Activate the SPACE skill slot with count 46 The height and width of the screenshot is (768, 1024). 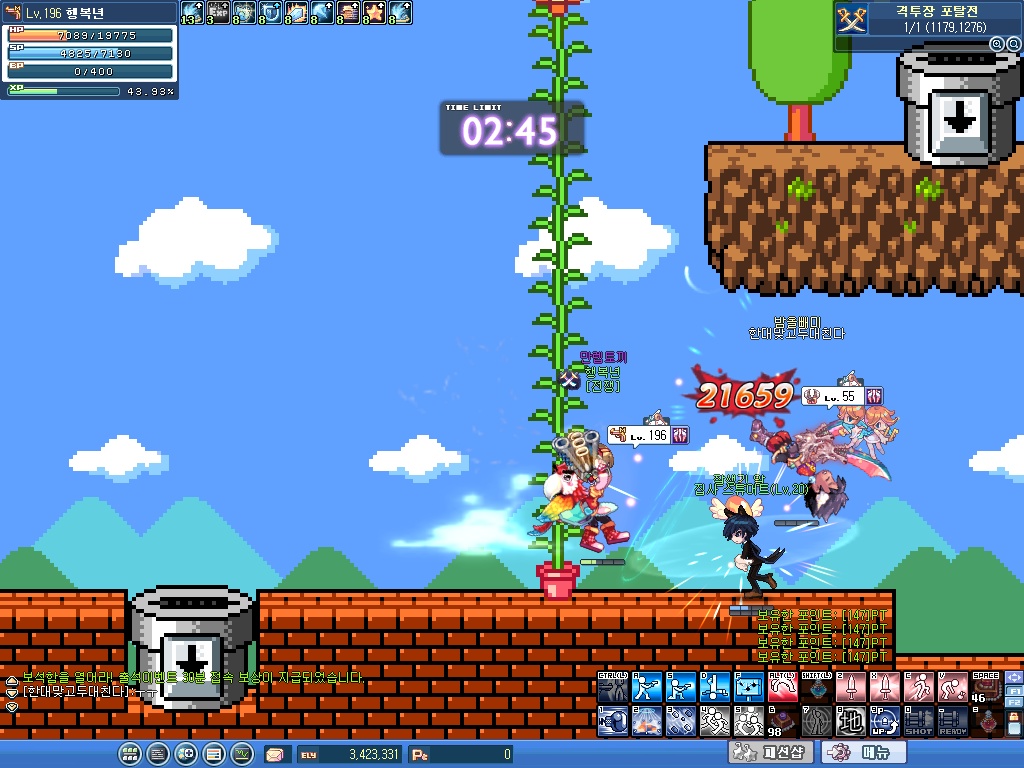point(985,688)
